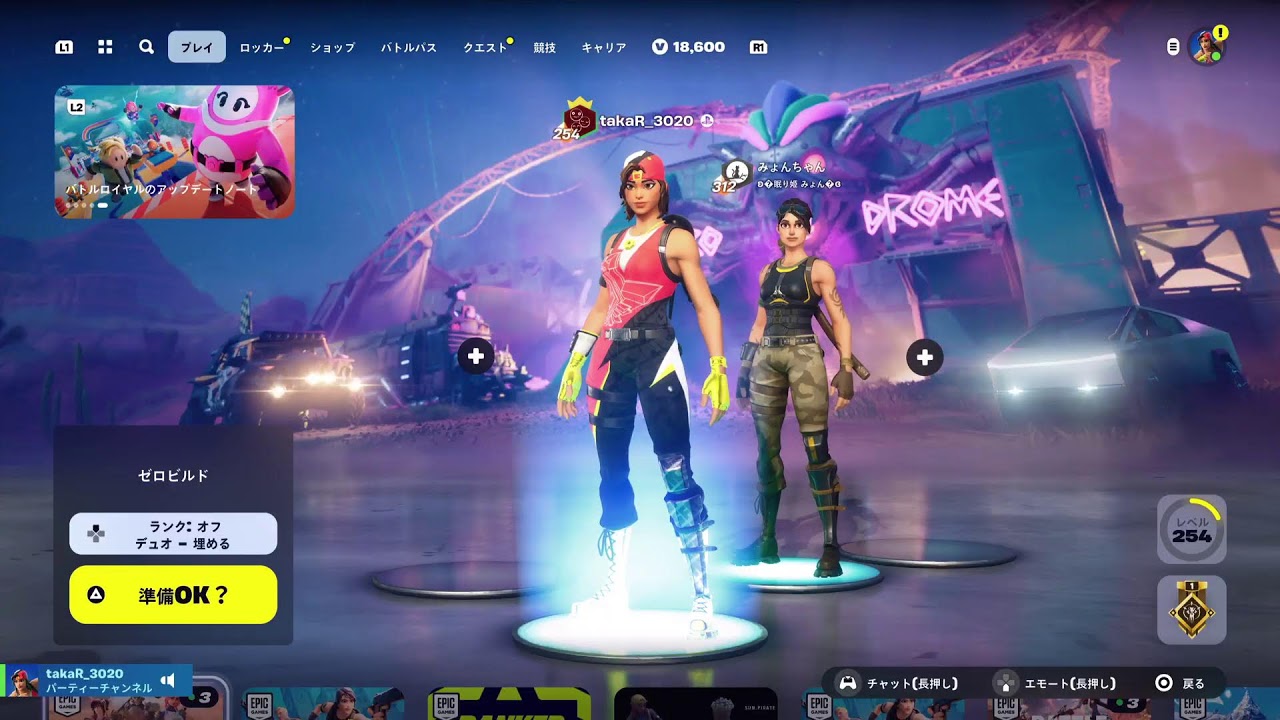
Task: Open the ranked medal emblem
Action: (1193, 608)
